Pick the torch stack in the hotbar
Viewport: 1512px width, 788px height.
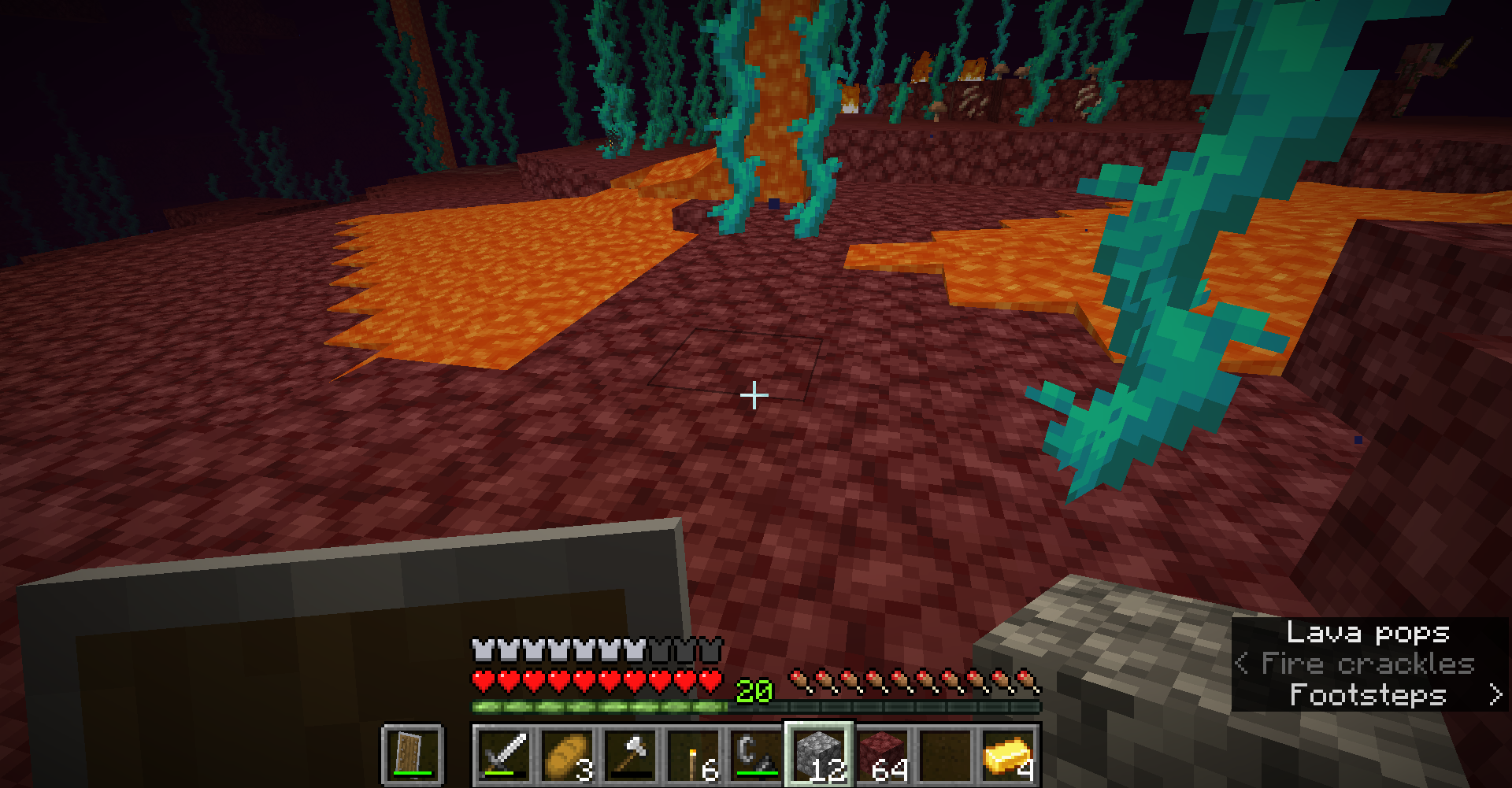[693, 755]
